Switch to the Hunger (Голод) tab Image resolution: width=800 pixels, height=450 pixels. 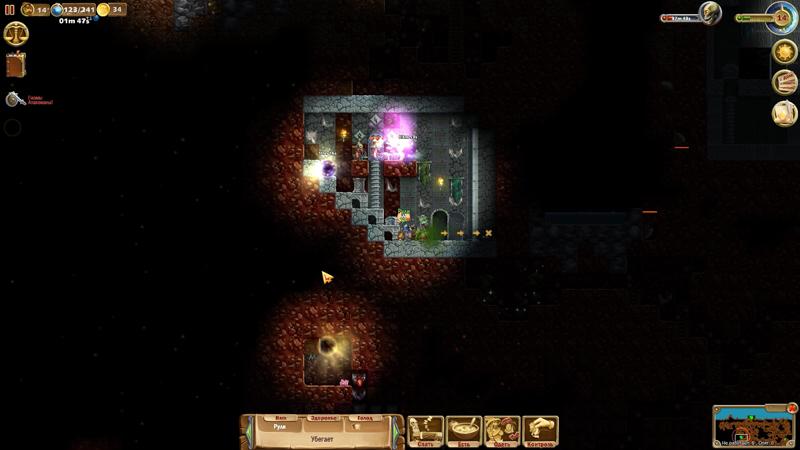(364, 418)
